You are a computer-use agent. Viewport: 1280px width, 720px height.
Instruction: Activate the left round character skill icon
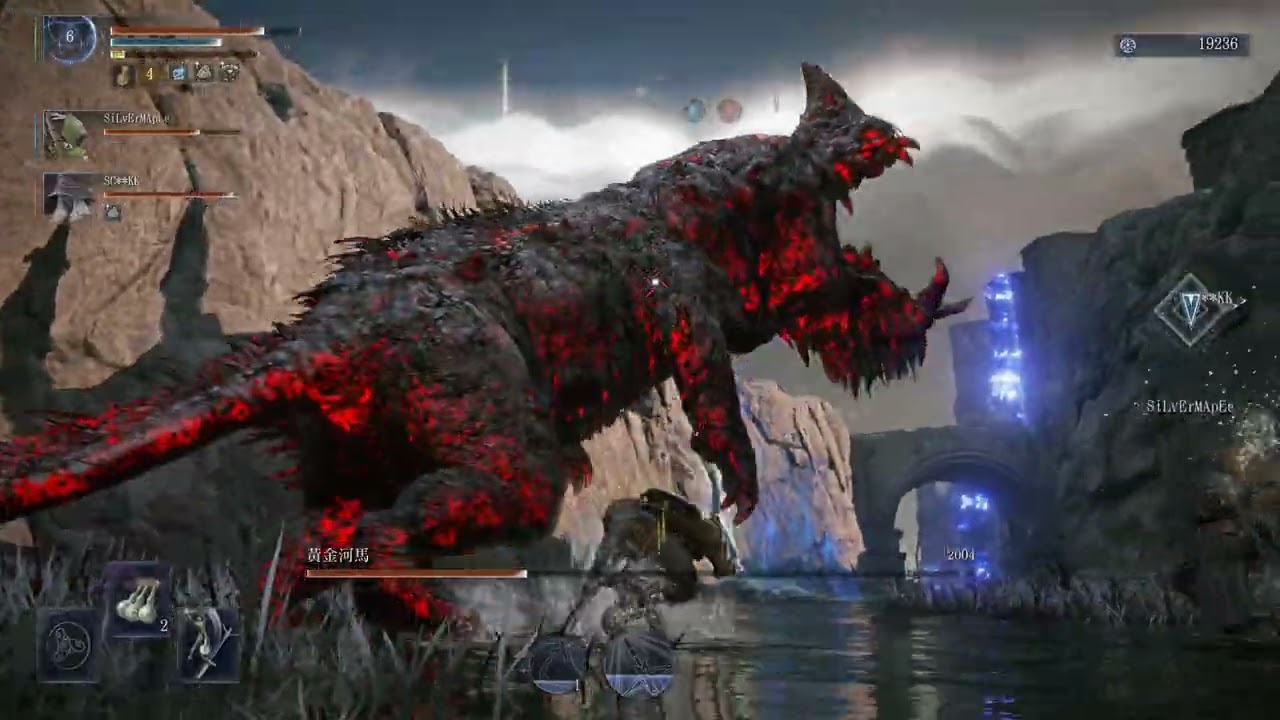[x=558, y=662]
